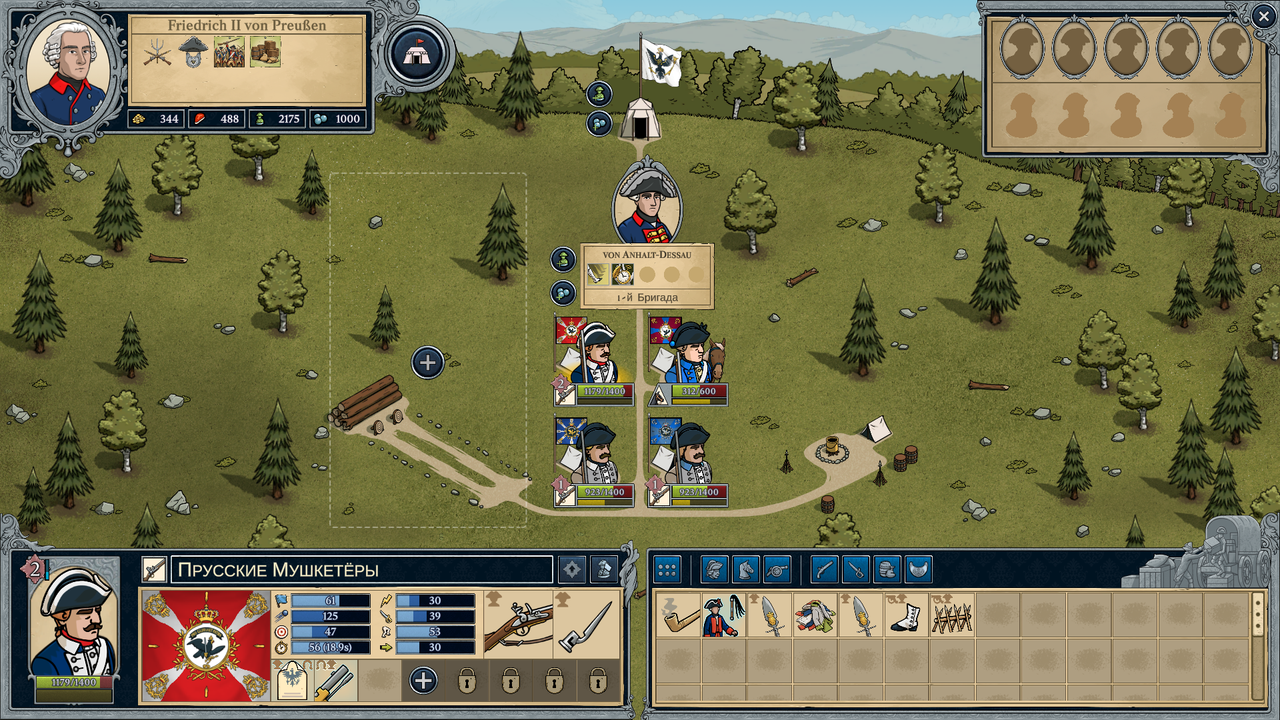Image resolution: width=1280 pixels, height=720 pixels.
Task: Select the wooden barricade item
Action: click(952, 615)
